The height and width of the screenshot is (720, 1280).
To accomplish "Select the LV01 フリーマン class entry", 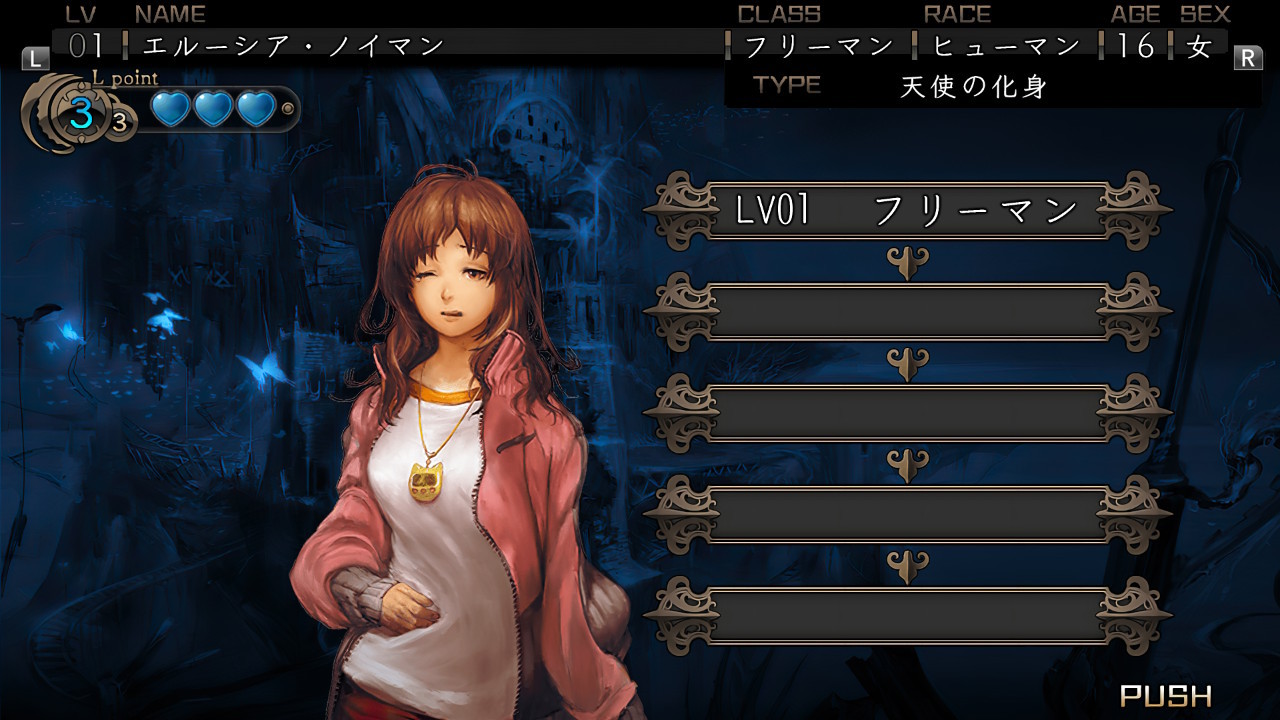I will click(x=907, y=210).
